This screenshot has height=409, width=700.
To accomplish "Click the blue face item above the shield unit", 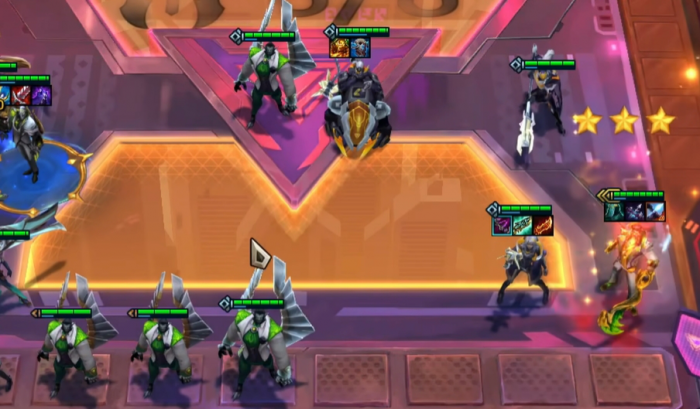I will click(359, 47).
